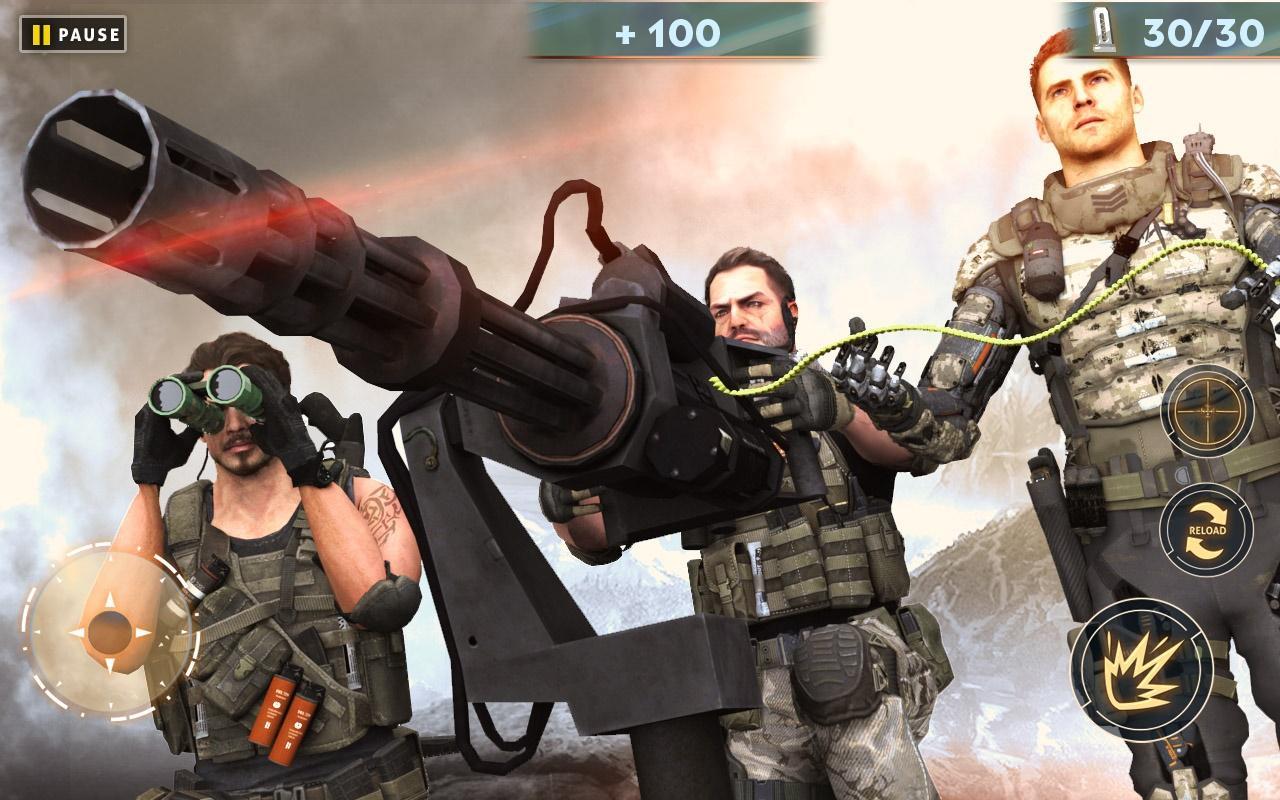Pause the game with the PAUSE button
The width and height of the screenshot is (1280, 800).
point(72,33)
